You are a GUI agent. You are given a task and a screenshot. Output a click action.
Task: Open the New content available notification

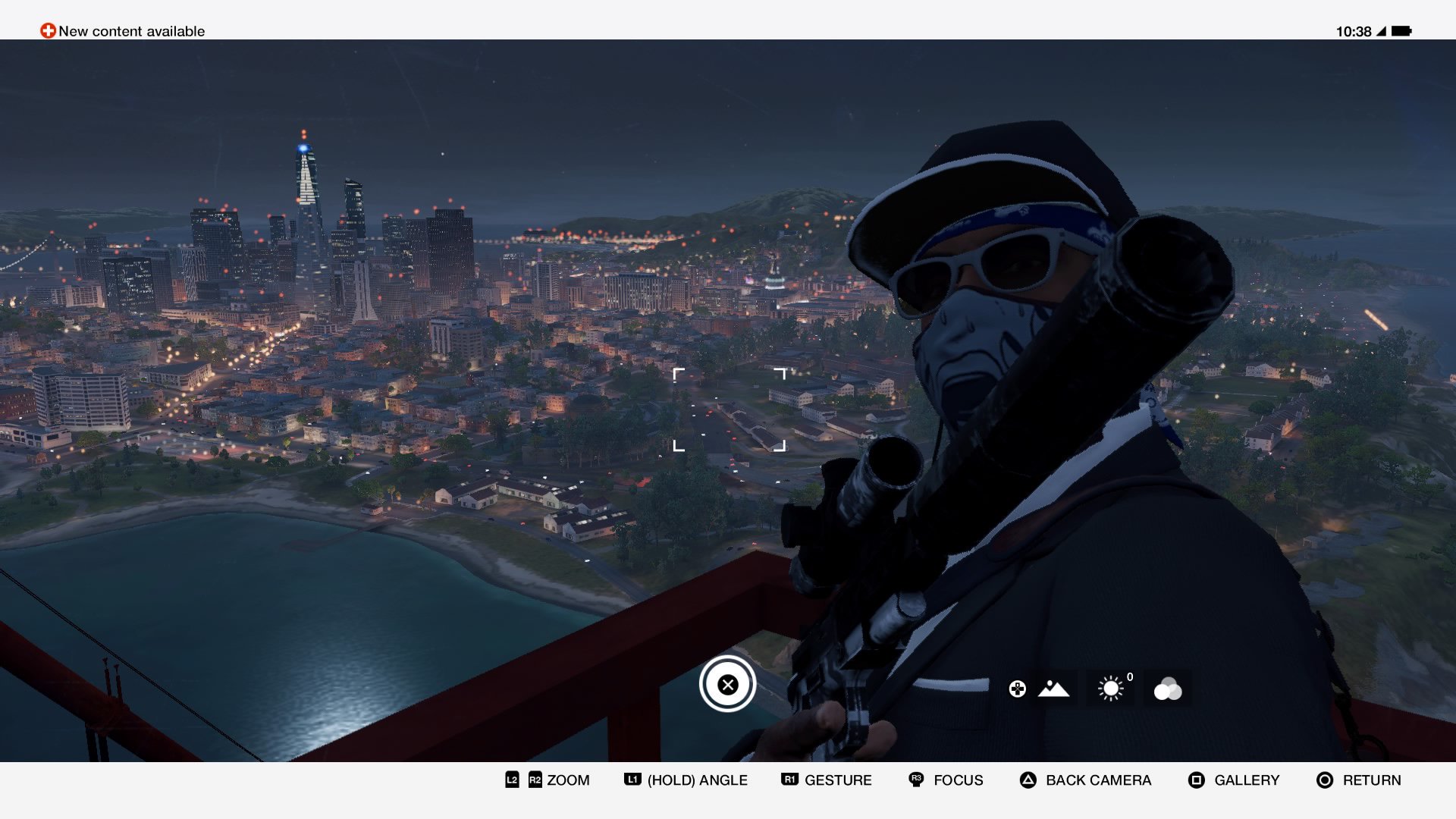123,31
